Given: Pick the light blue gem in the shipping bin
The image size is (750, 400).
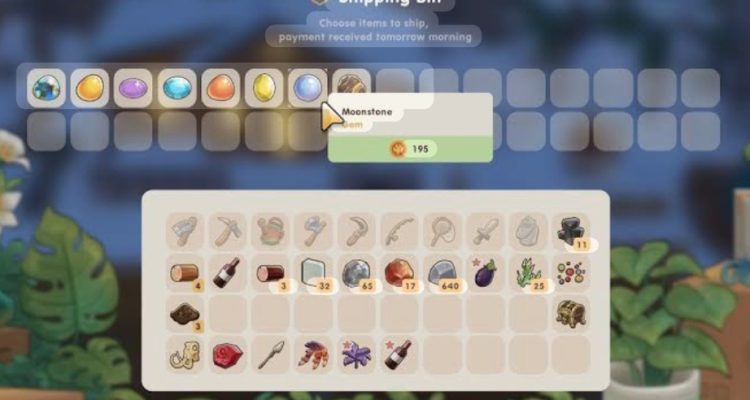Looking at the screenshot, I should (x=178, y=88).
